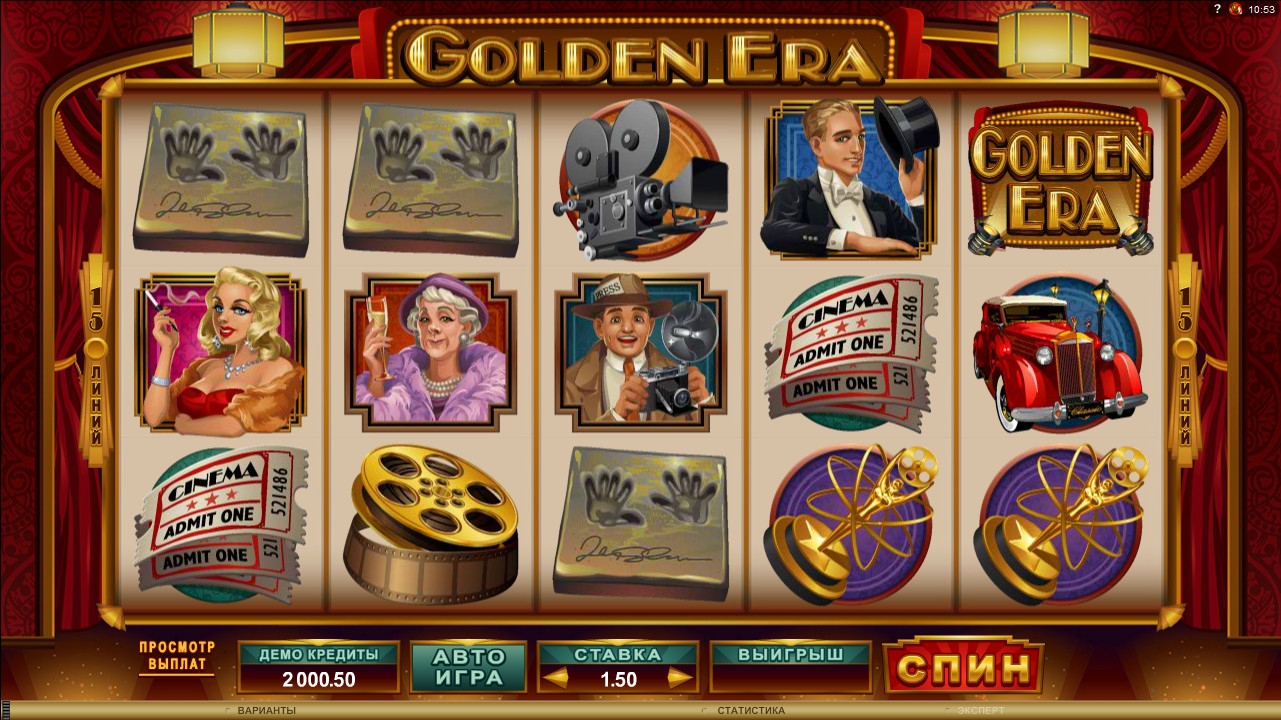1281x720 pixels.
Task: Start auto play with АВТО ИГРА
Action: click(x=468, y=667)
